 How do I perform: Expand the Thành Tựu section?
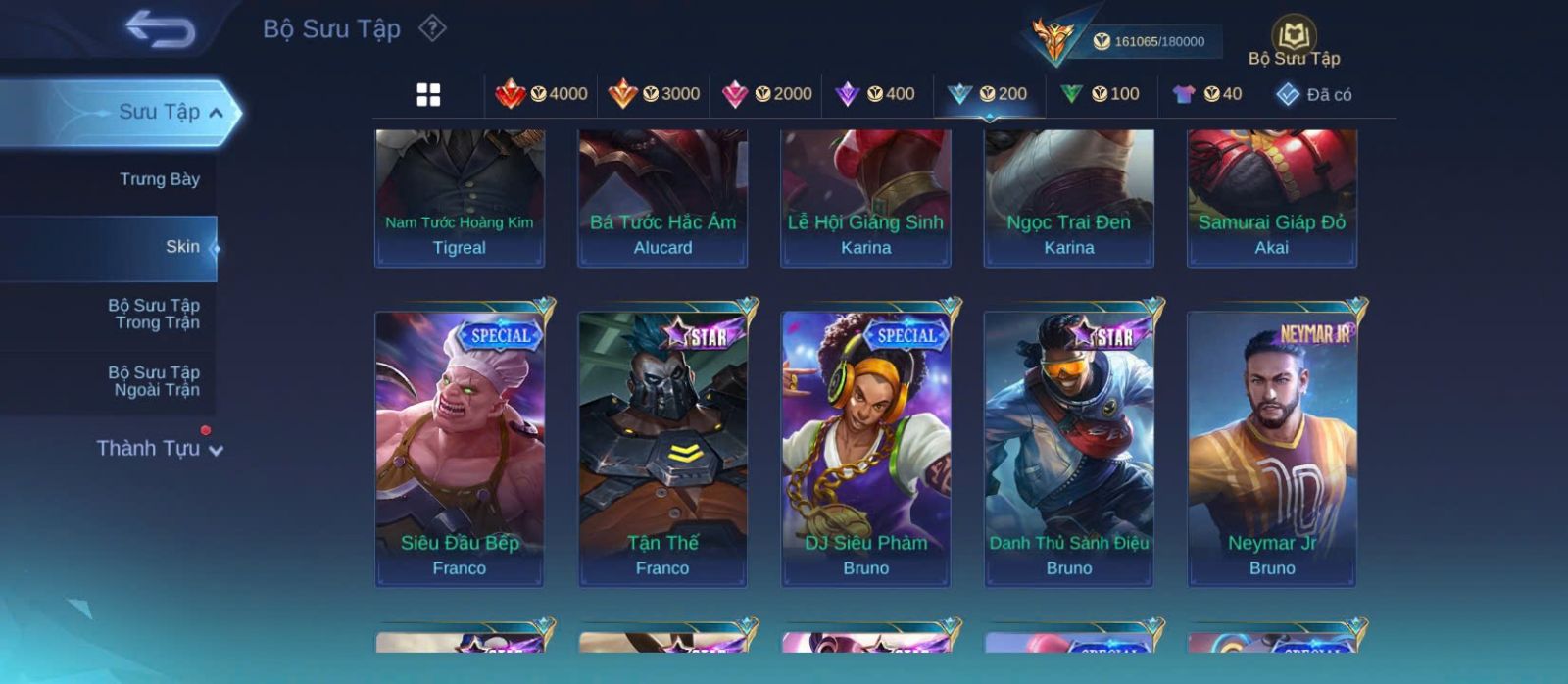(160, 449)
